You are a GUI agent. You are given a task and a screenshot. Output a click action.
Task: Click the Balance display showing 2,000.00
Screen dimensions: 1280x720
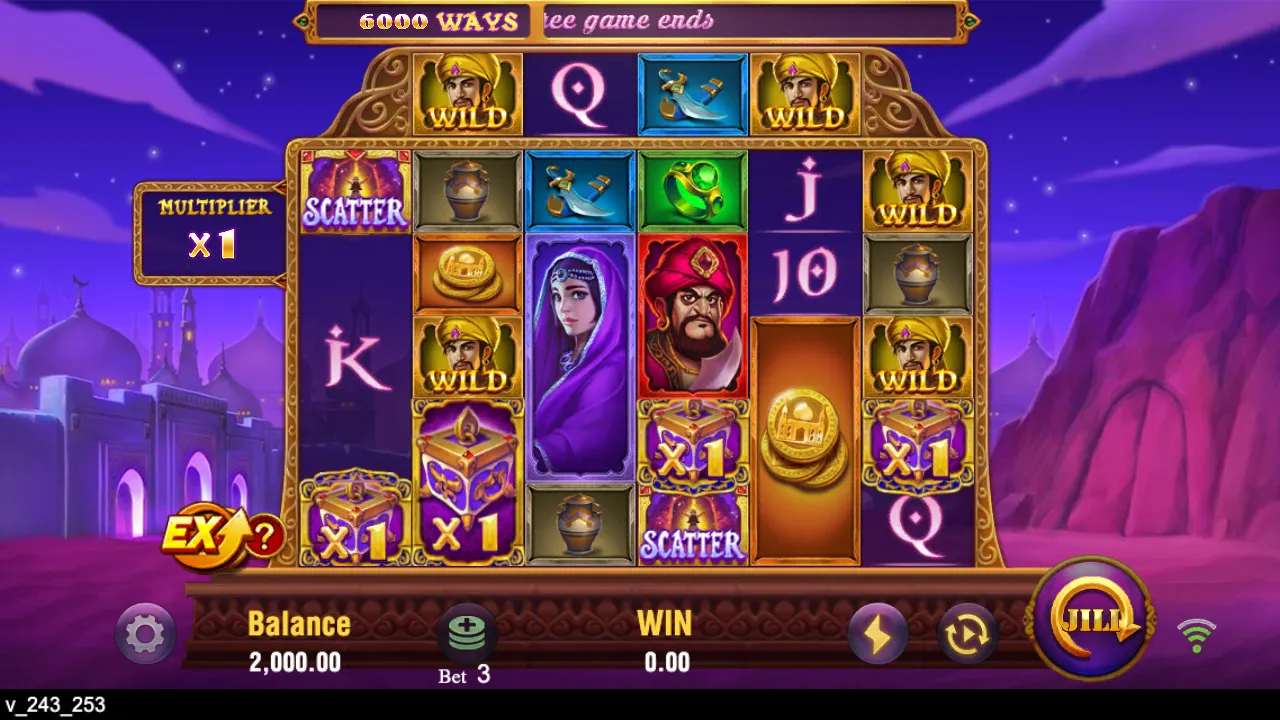click(297, 640)
